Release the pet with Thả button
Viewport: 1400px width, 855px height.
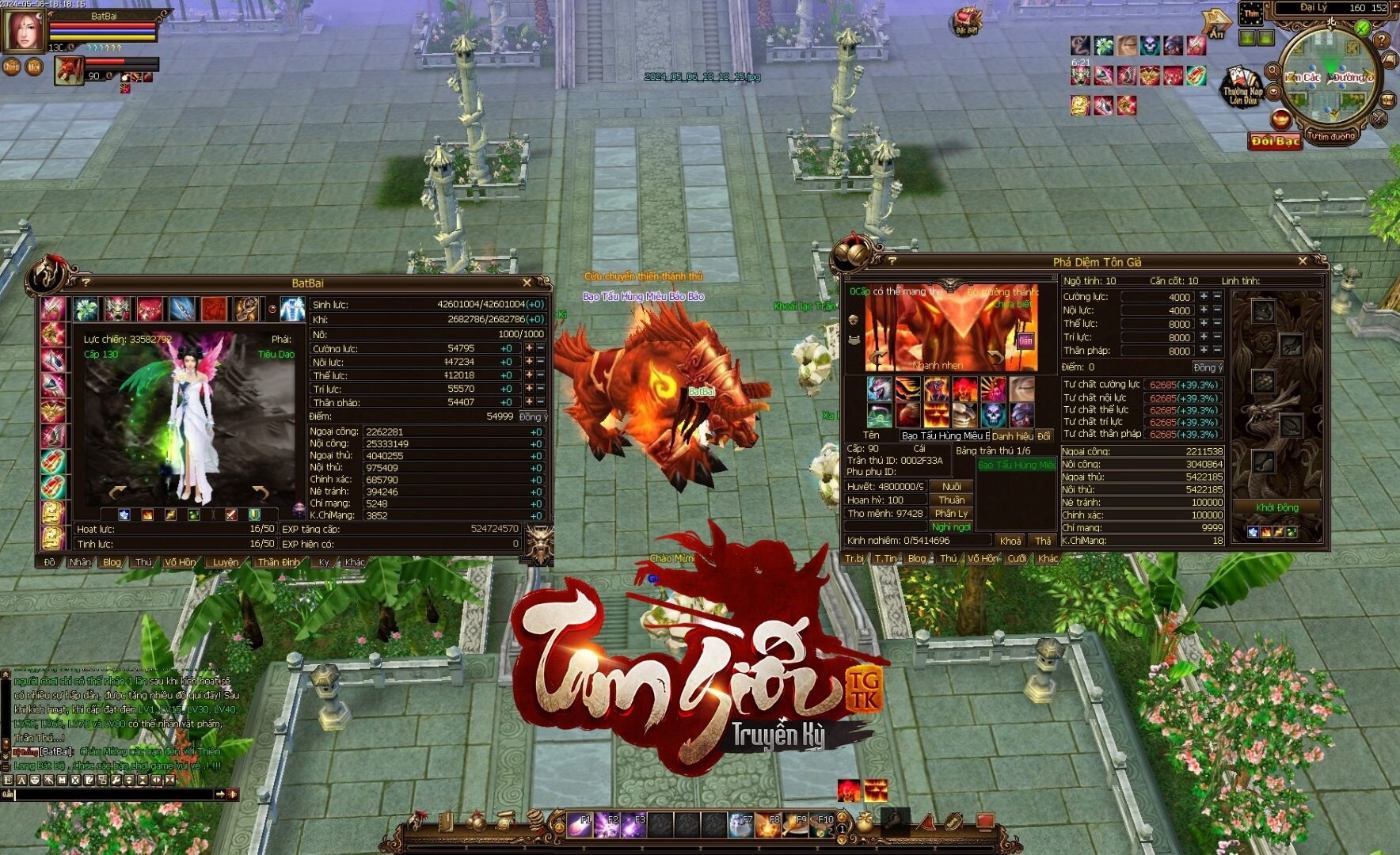(1043, 541)
